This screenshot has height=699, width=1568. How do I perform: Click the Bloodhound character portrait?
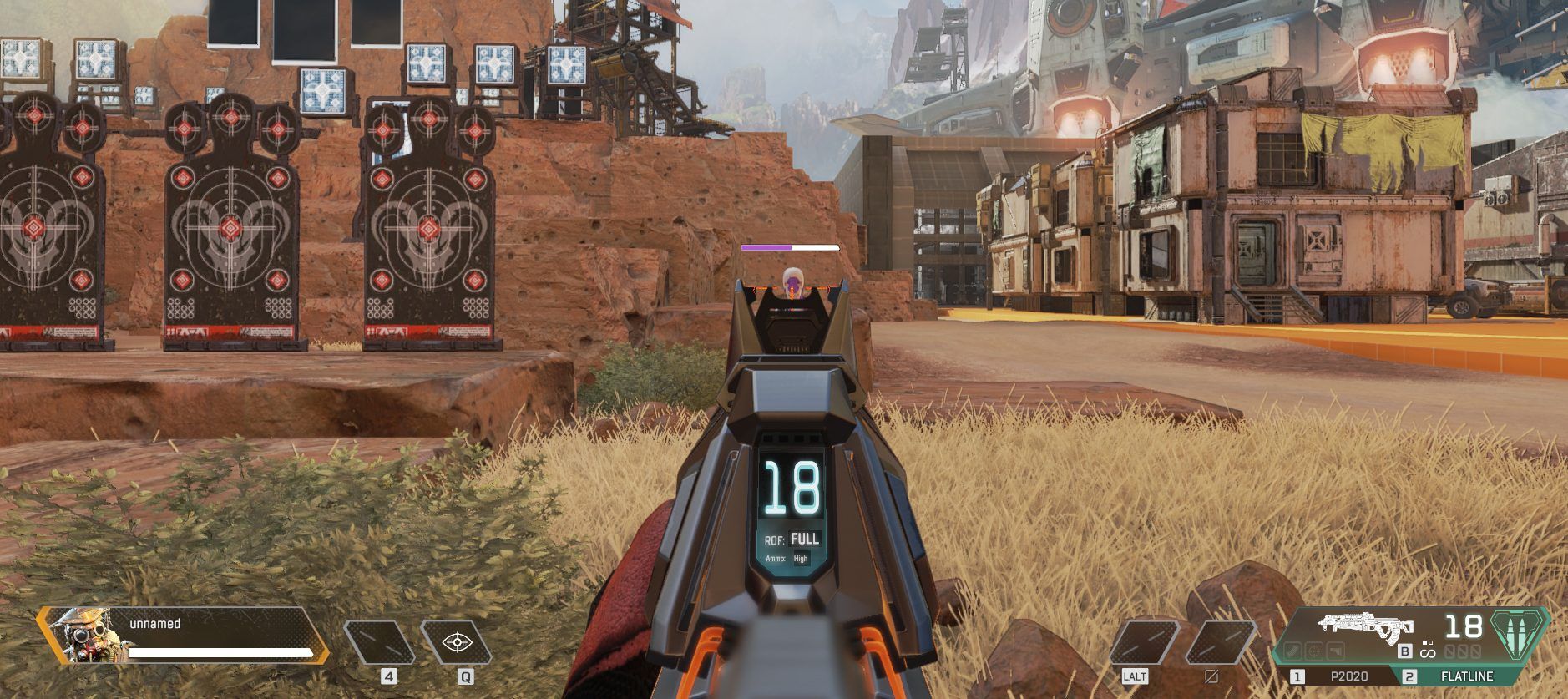(x=87, y=637)
